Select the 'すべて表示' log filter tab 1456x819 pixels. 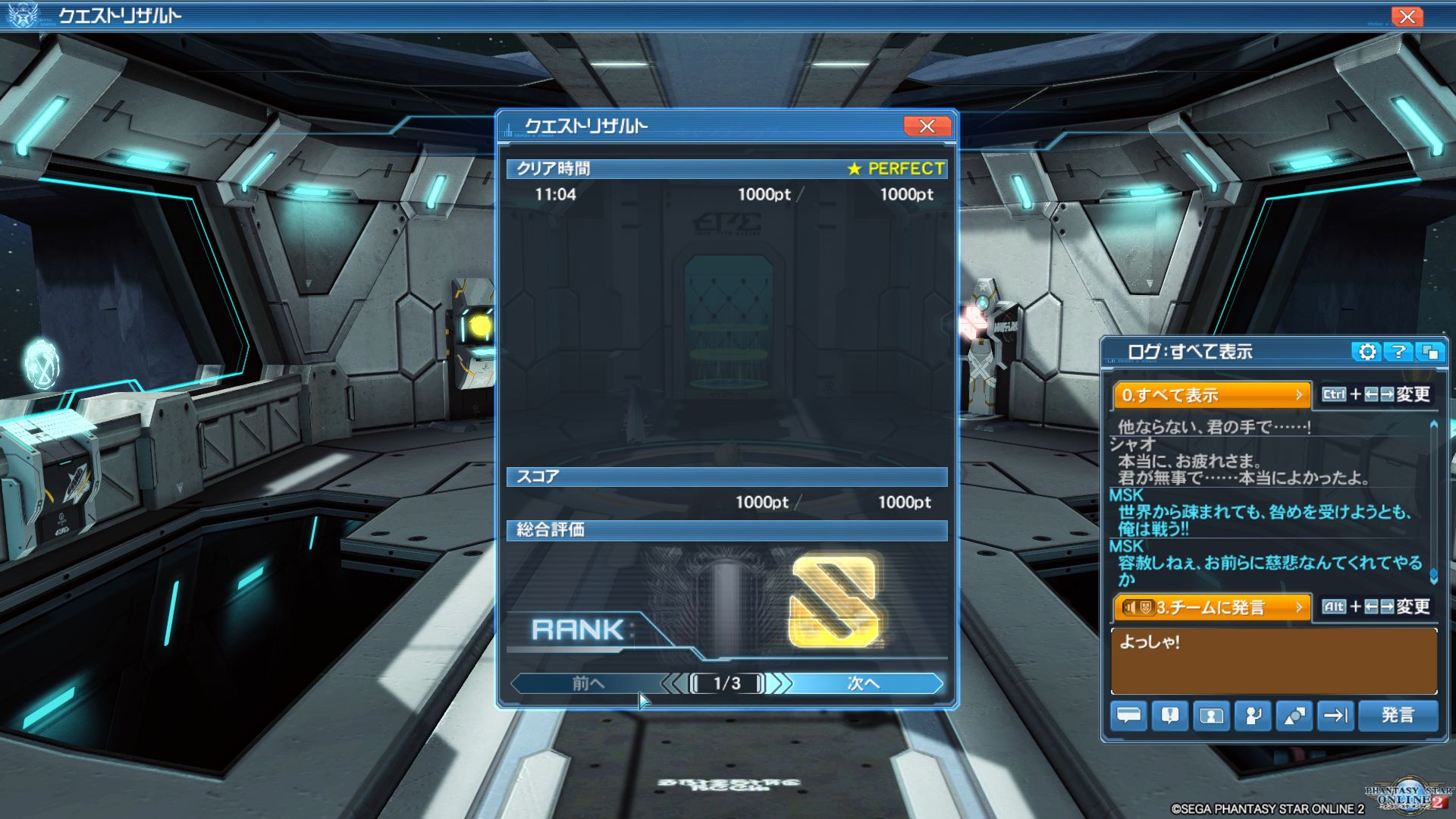coord(1211,395)
